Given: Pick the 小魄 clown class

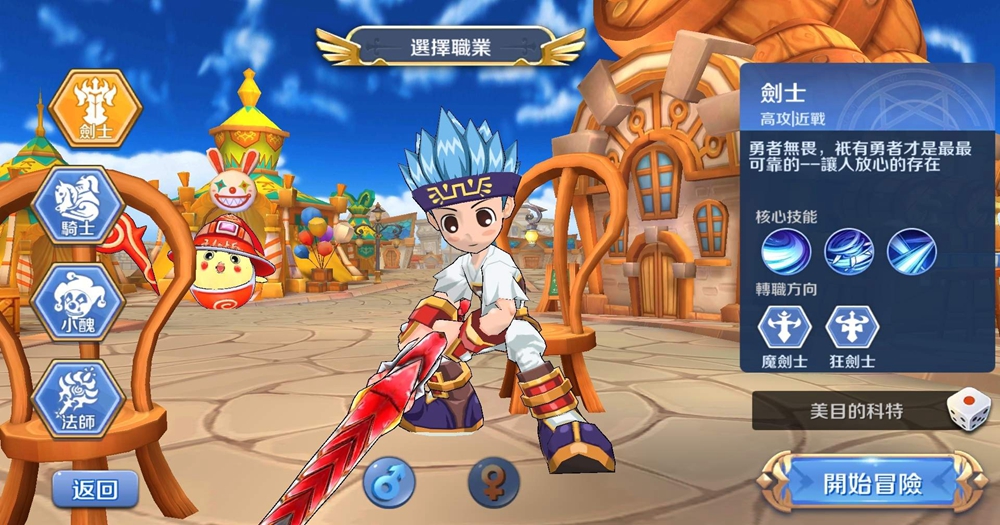Looking at the screenshot, I should tap(77, 300).
